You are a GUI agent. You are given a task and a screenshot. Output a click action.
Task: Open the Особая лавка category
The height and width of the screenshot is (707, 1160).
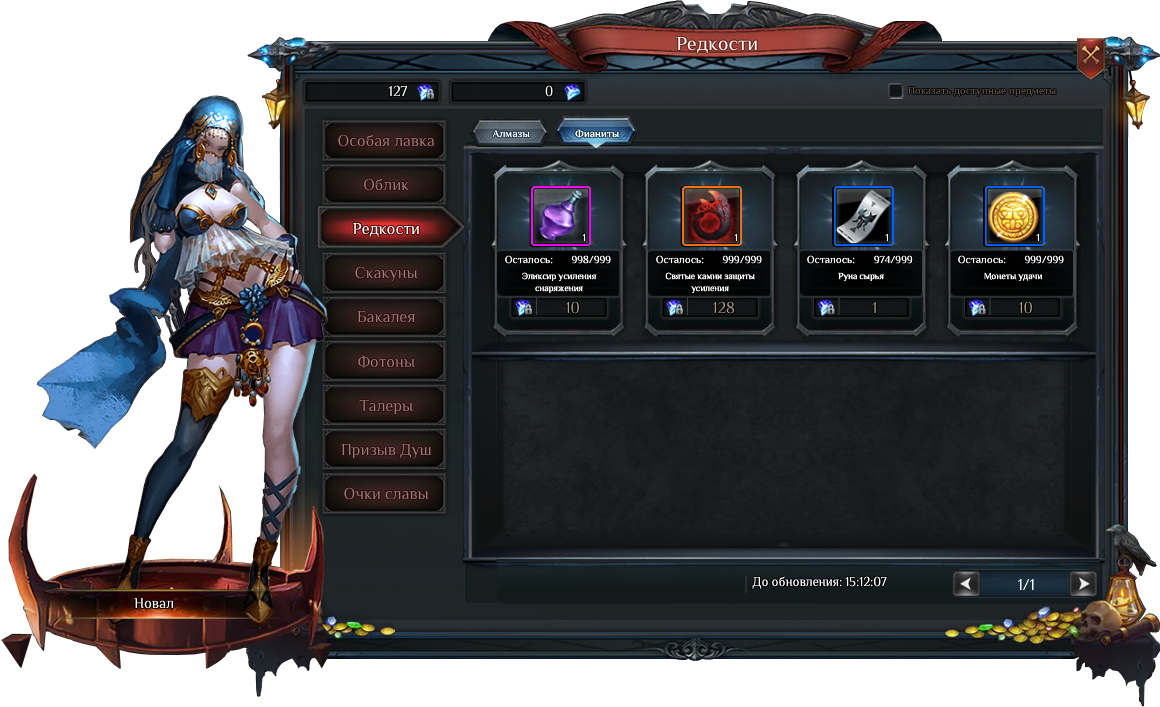[385, 141]
